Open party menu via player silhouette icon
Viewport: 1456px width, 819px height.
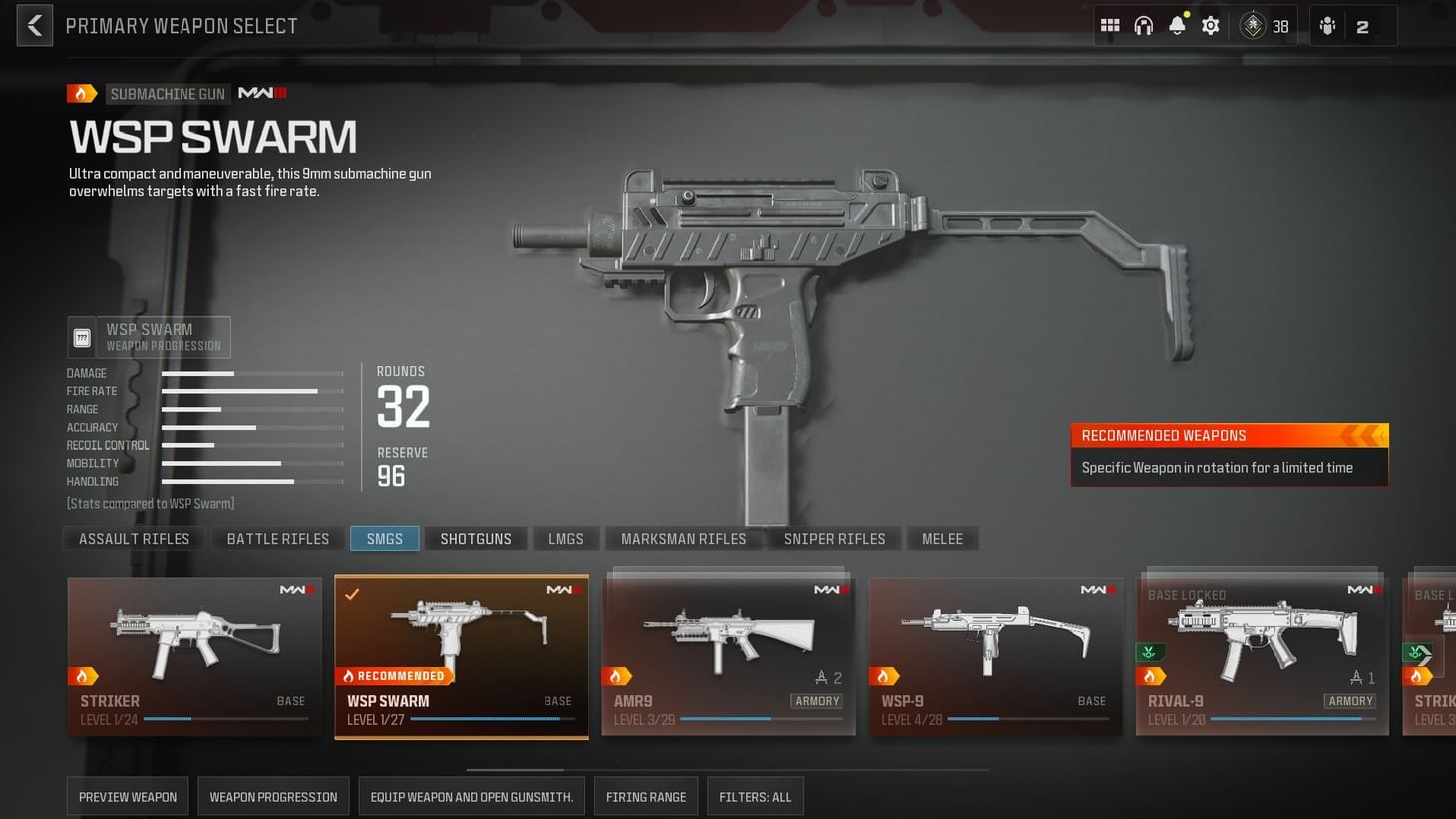click(x=1327, y=25)
